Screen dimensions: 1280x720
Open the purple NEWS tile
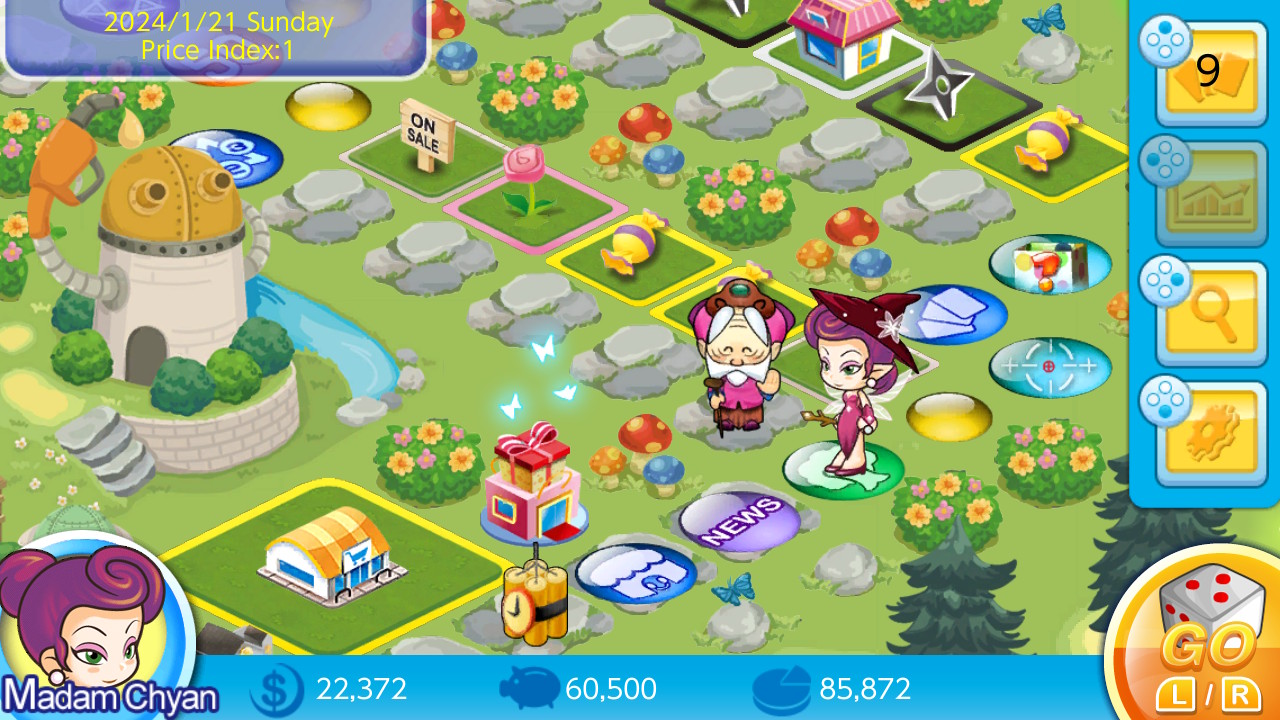click(x=740, y=520)
